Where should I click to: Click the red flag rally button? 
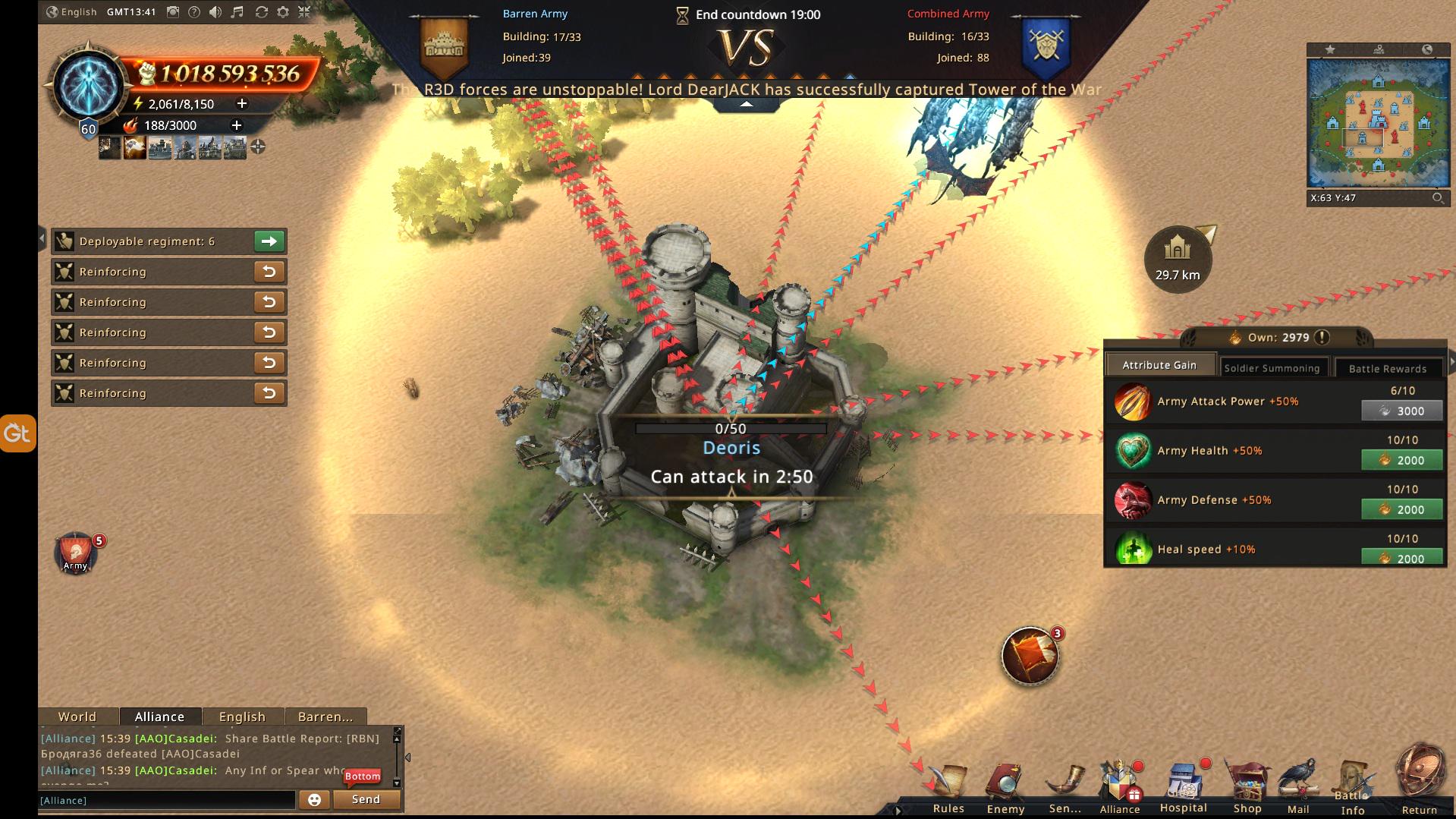tap(1030, 656)
